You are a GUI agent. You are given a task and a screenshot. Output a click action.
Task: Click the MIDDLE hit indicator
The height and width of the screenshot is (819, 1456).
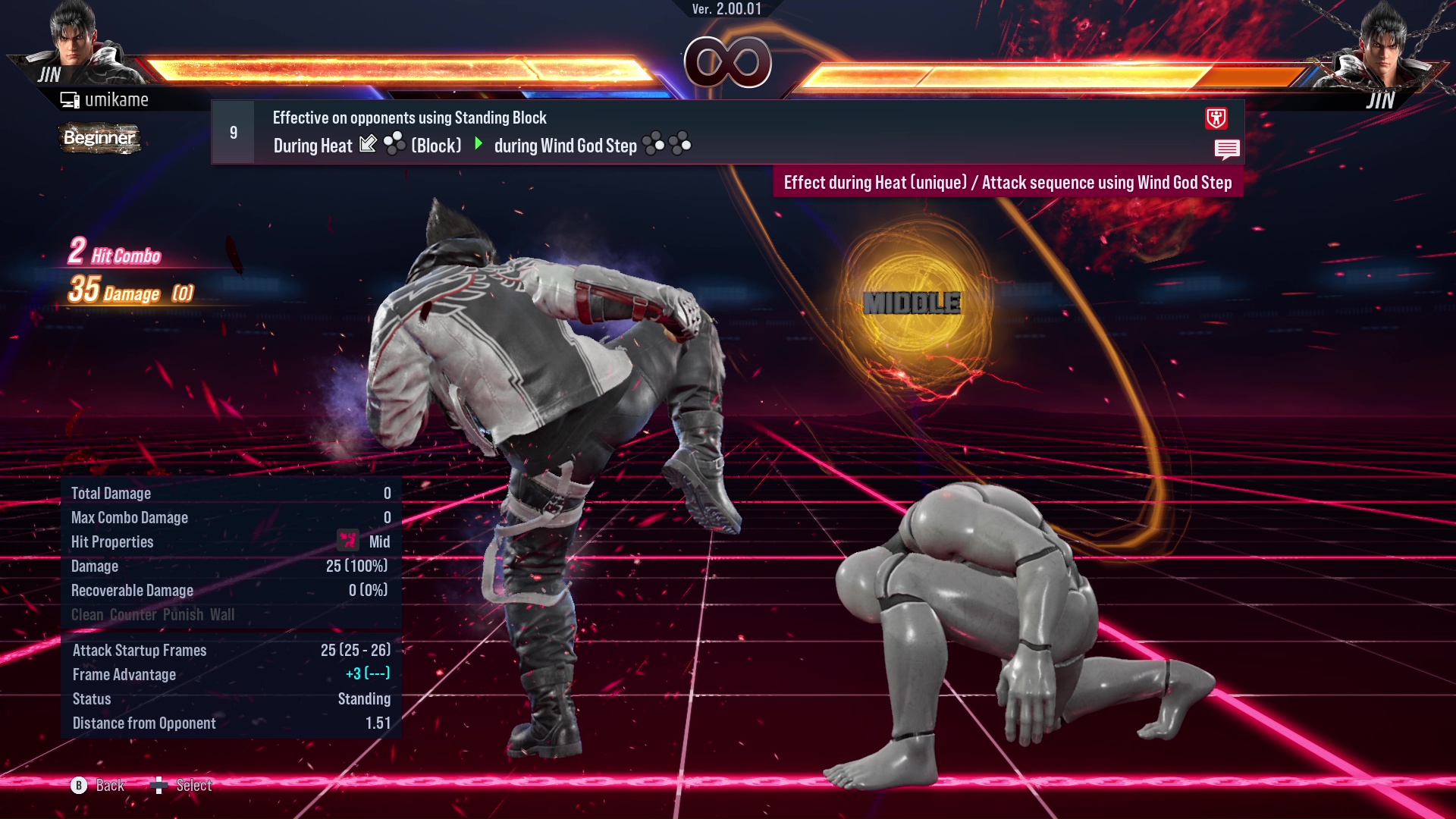pos(912,303)
